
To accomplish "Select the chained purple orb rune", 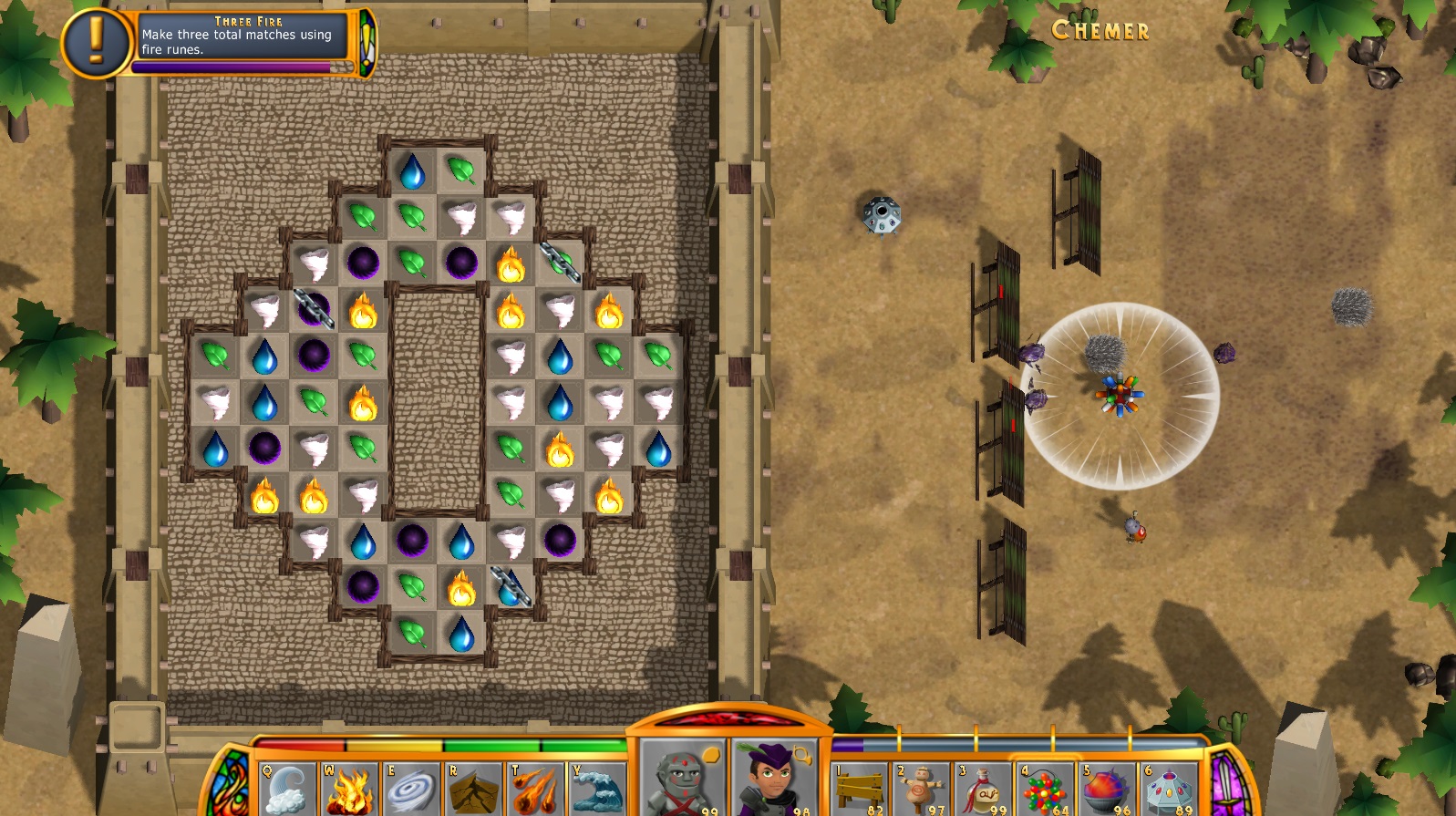I will pyautogui.click(x=314, y=307).
